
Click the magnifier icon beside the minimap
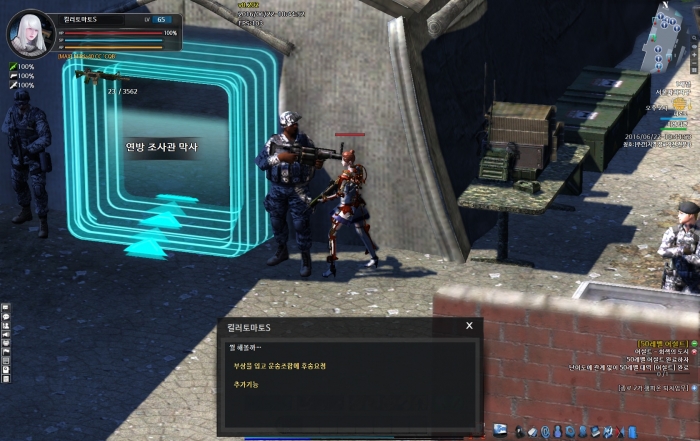pyautogui.click(x=694, y=38)
